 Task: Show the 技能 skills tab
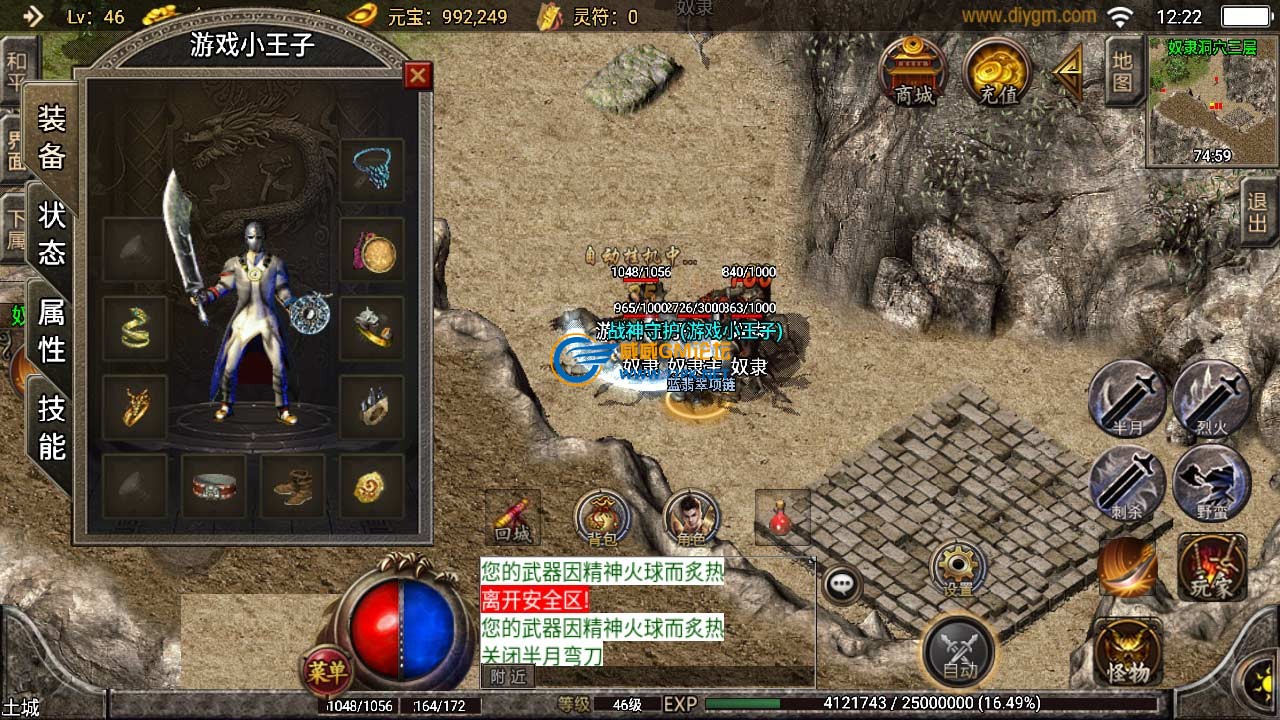(x=52, y=427)
